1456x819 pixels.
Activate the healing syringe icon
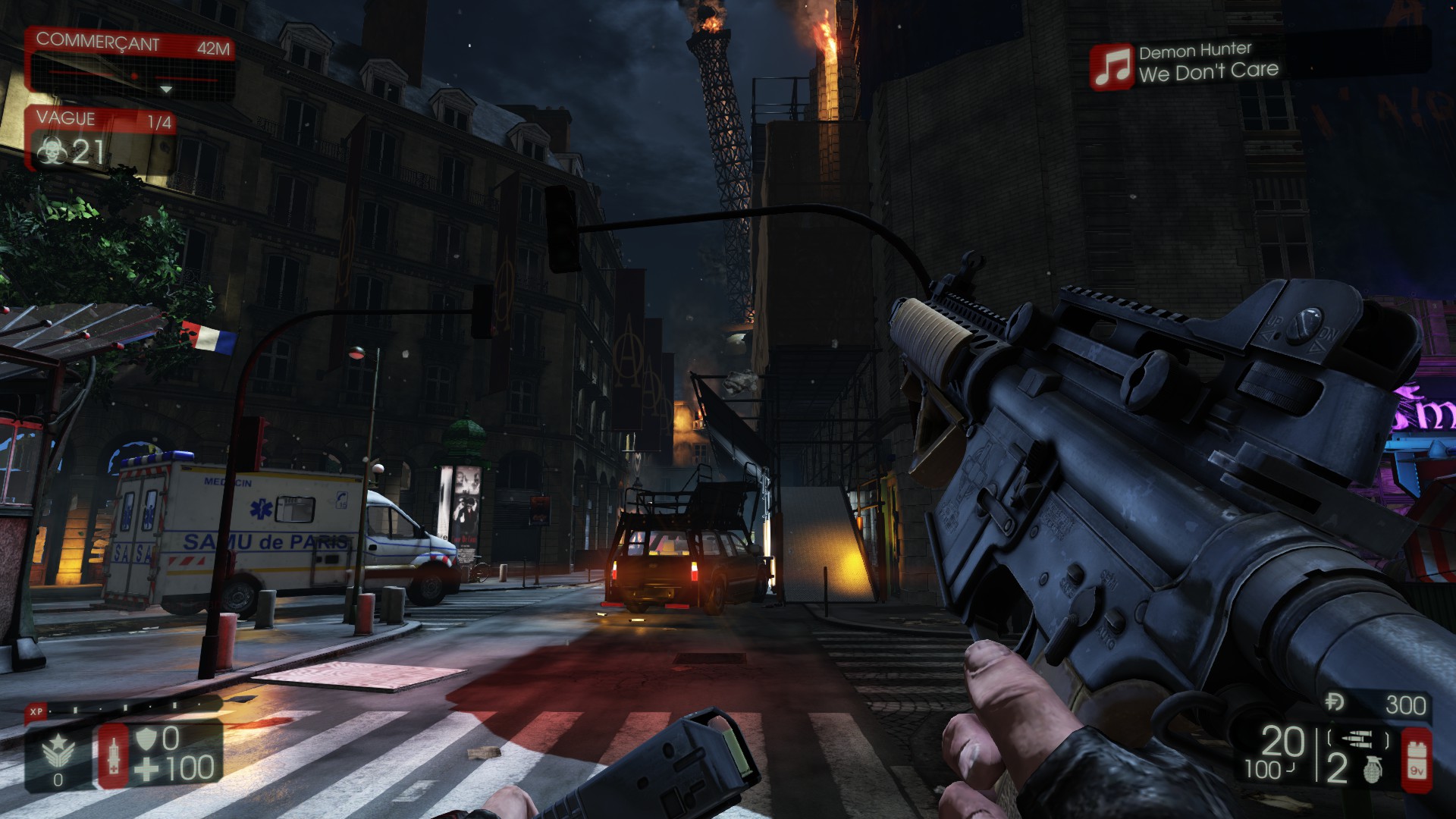(114, 756)
